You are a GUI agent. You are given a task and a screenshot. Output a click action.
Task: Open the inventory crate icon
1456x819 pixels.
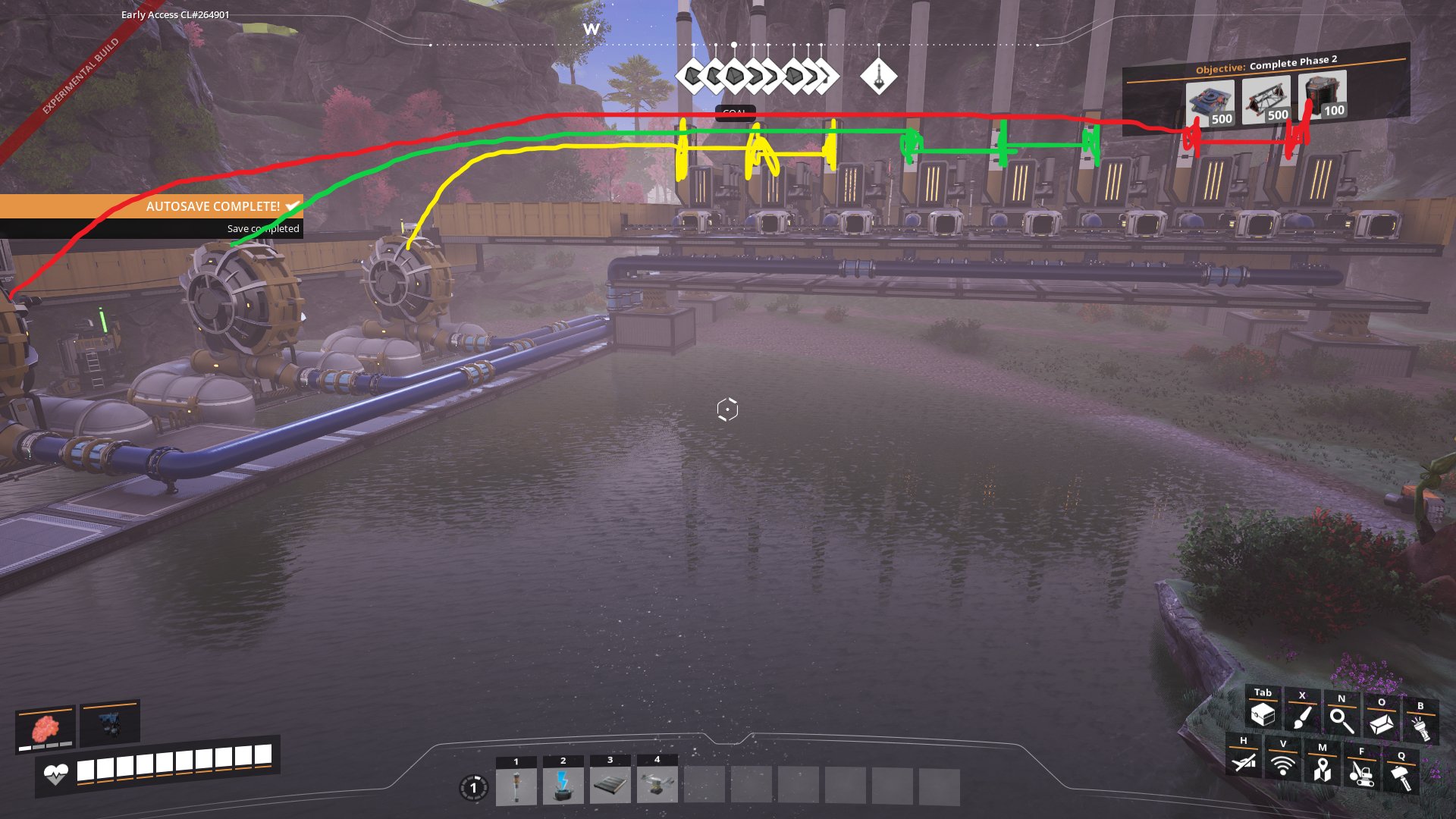click(x=1263, y=714)
